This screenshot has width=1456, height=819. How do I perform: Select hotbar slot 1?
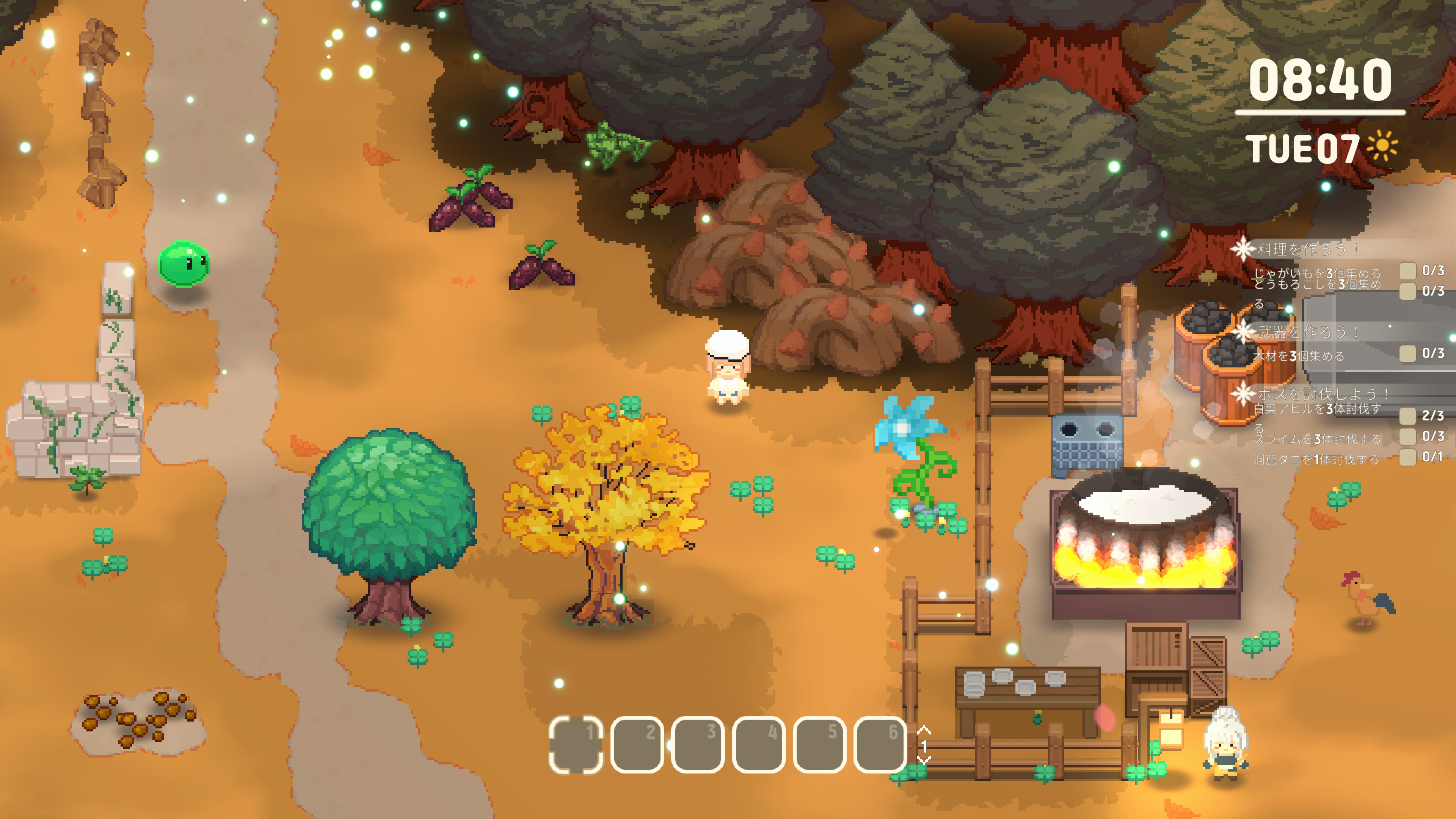576,744
